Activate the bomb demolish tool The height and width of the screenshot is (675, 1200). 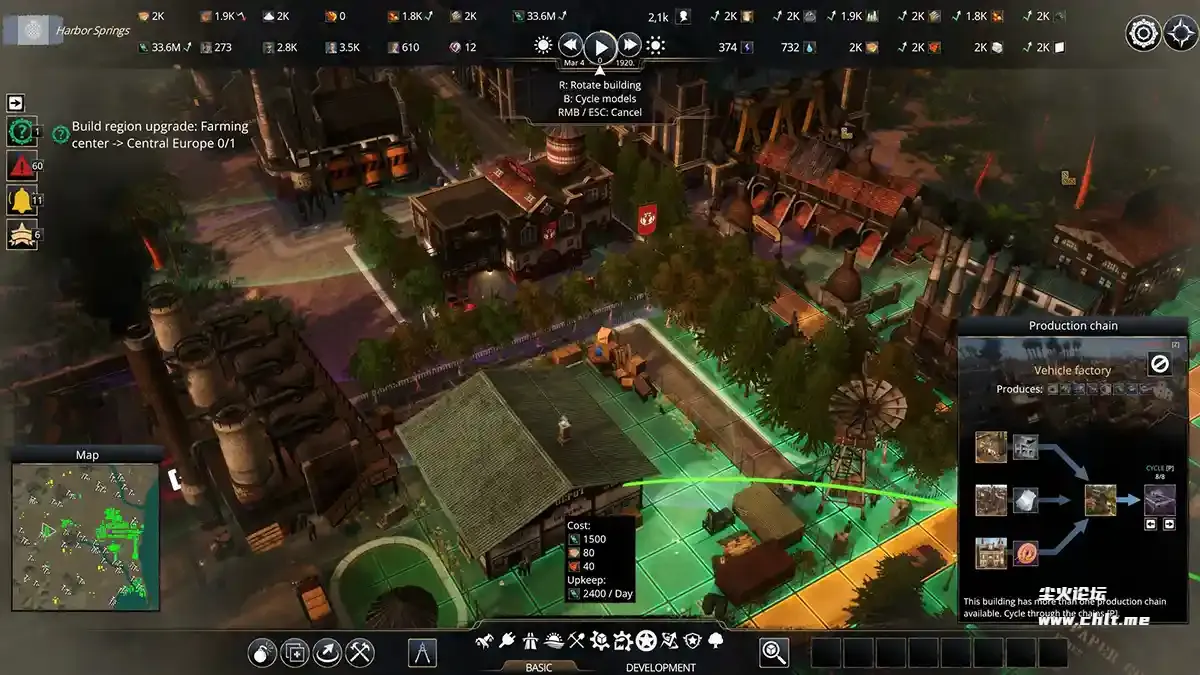(x=263, y=653)
